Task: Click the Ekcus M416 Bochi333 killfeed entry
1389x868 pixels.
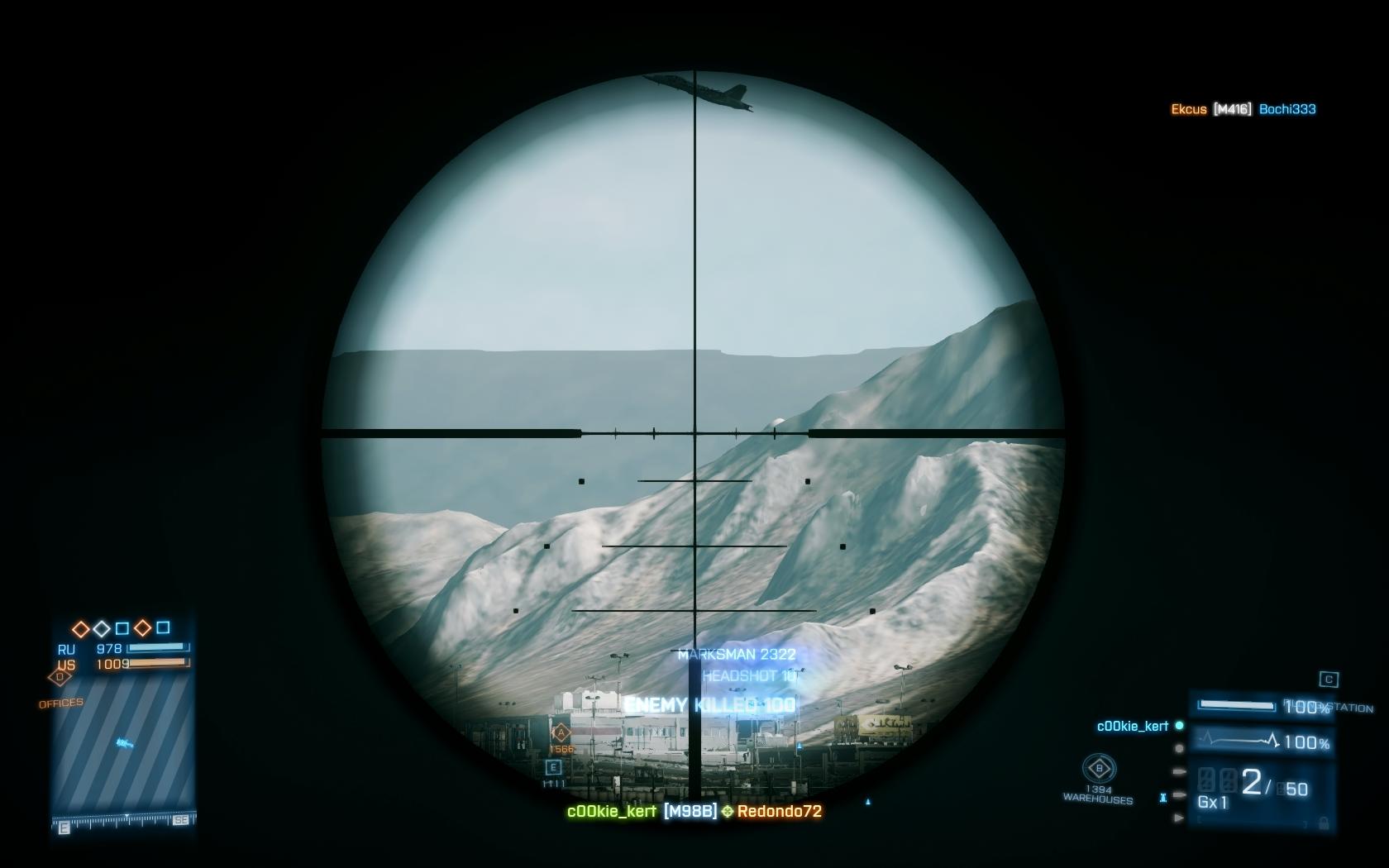Action: tap(1243, 109)
